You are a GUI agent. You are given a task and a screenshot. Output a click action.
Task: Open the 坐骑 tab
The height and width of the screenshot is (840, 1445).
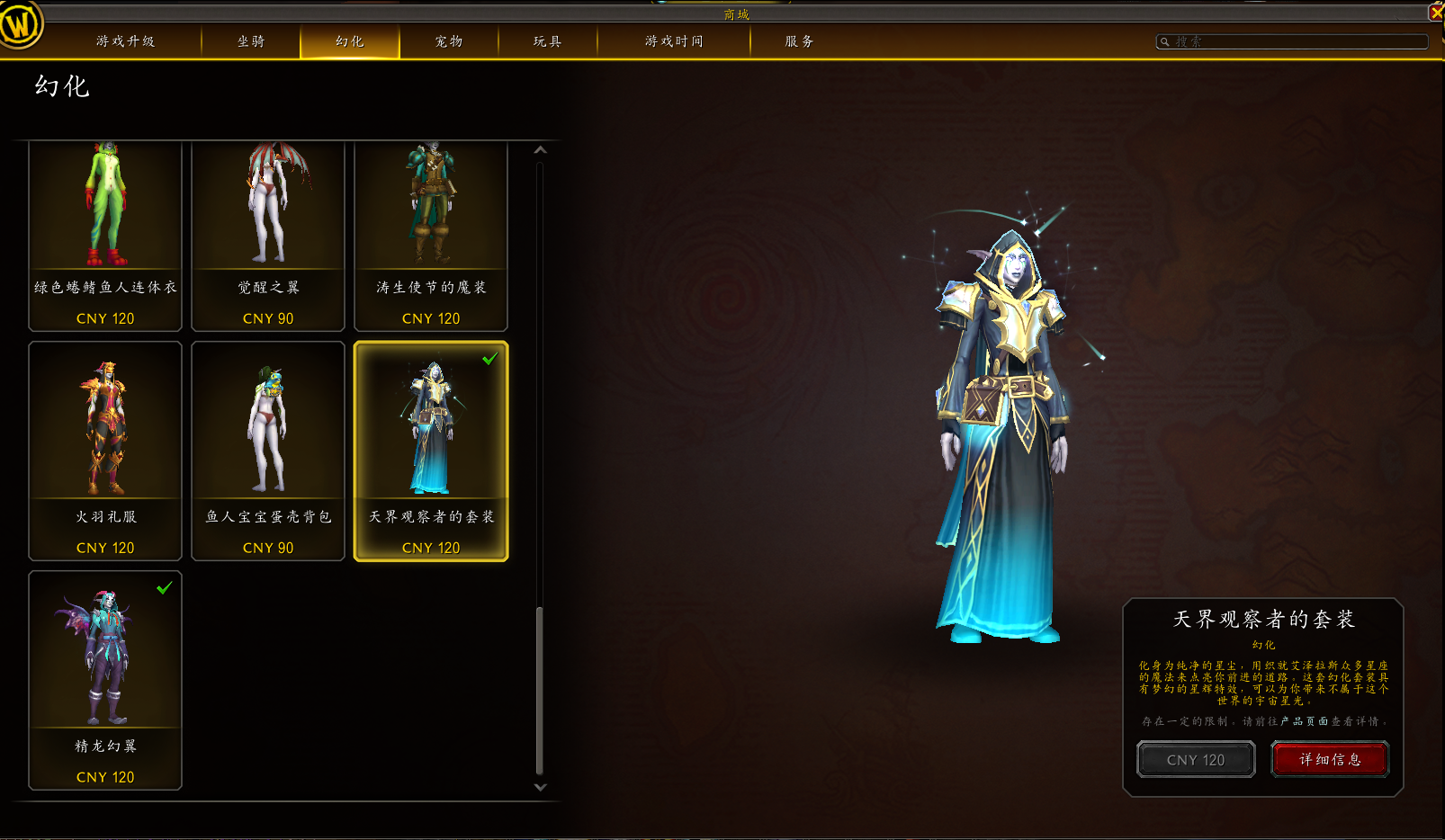[x=251, y=41]
